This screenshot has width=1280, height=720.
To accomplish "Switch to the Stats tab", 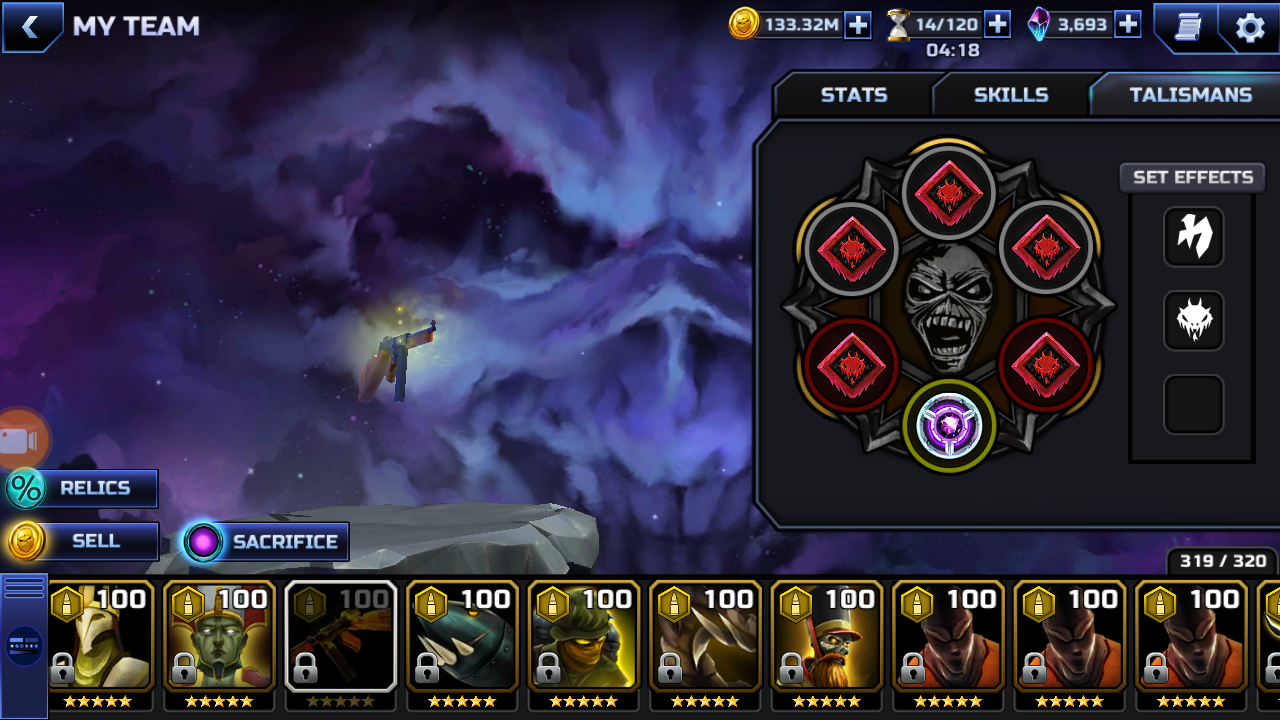I will [x=853, y=95].
